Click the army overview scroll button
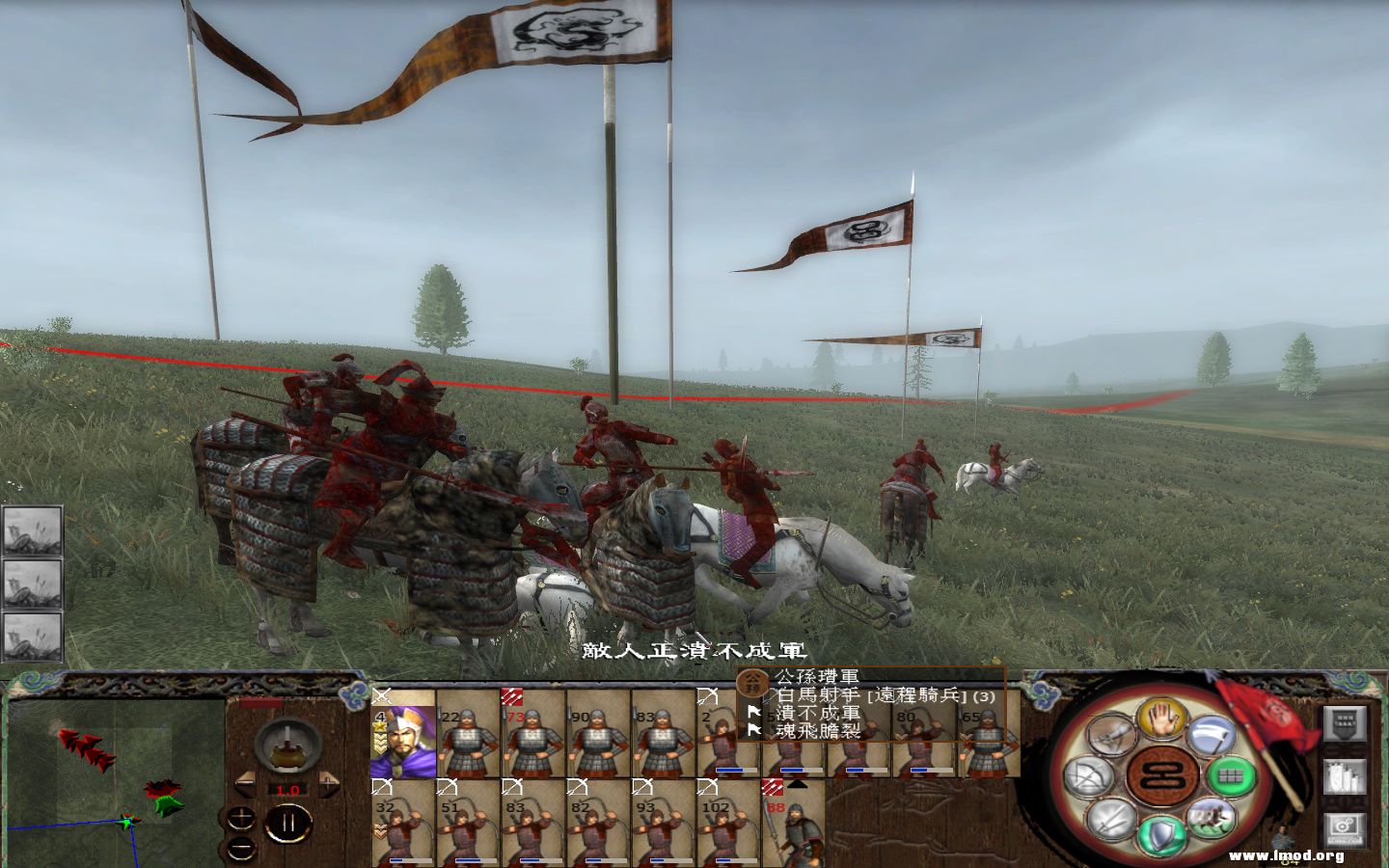1389x868 pixels. click(1345, 778)
